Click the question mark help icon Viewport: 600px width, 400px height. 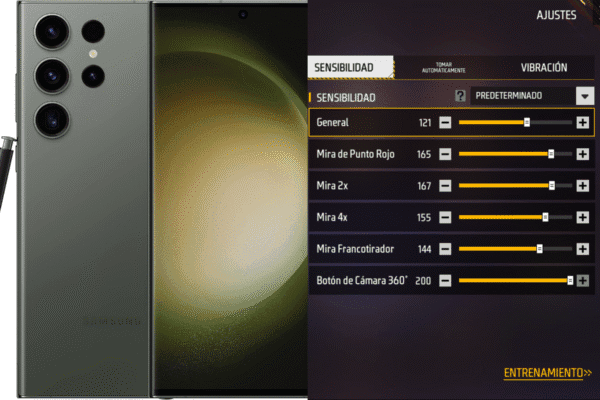[x=461, y=96]
